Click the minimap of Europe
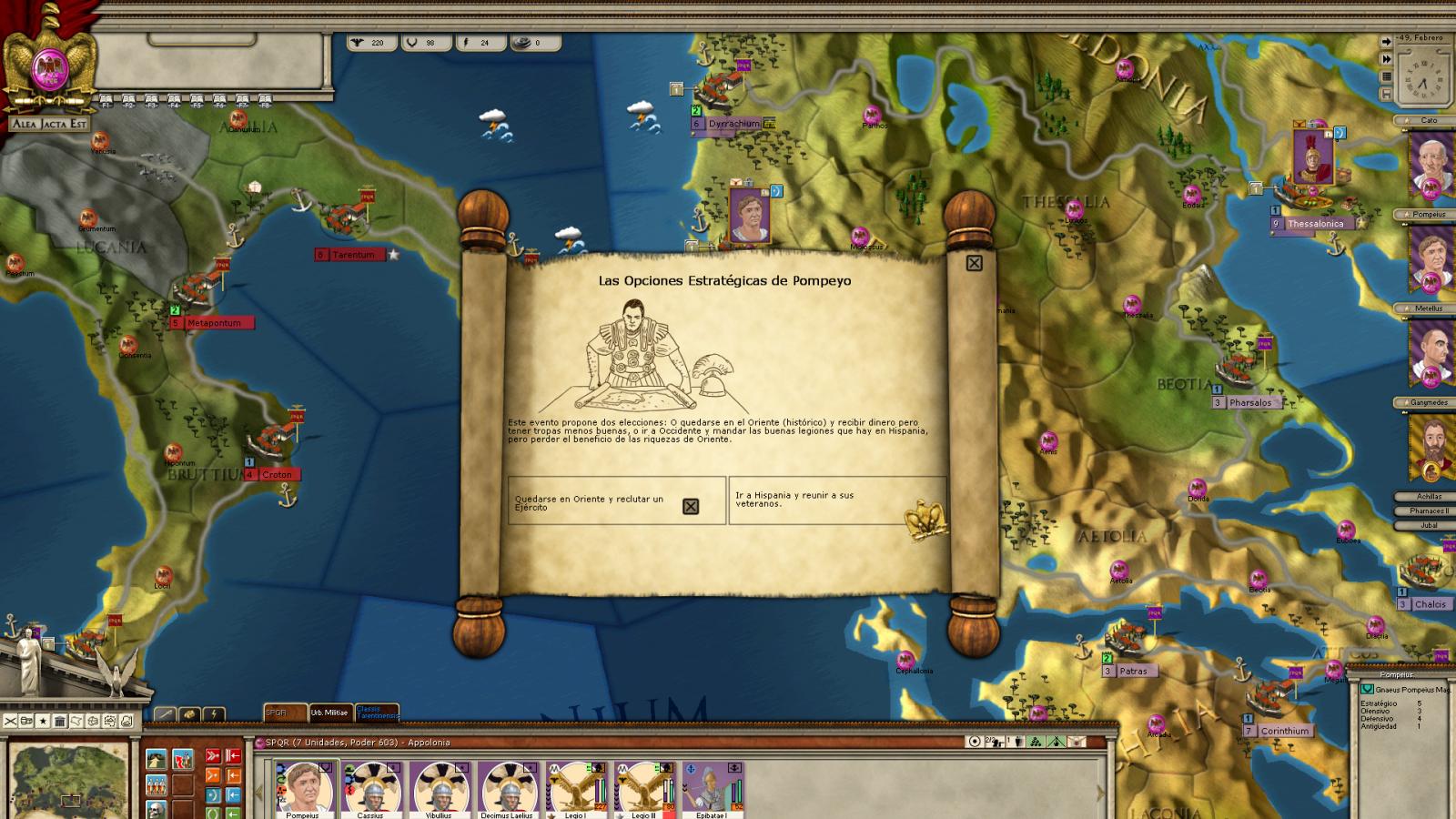 pos(68,780)
